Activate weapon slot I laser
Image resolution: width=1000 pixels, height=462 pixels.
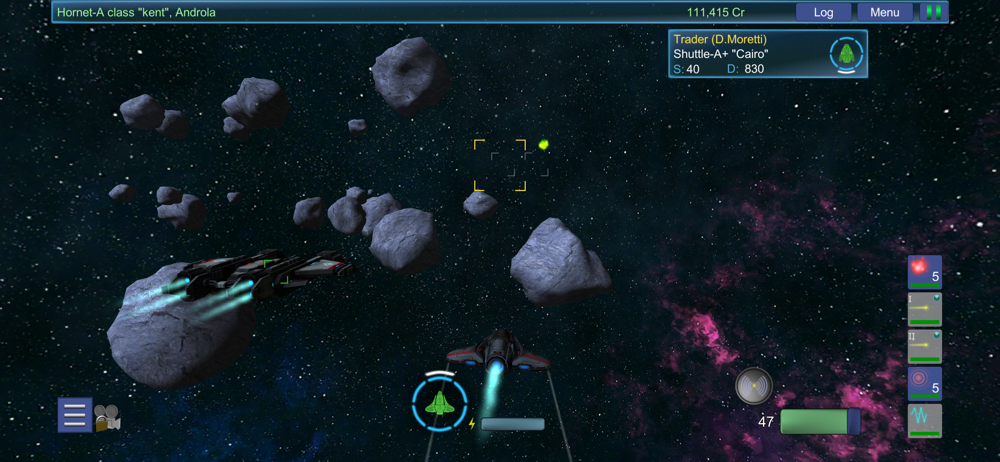point(924,309)
